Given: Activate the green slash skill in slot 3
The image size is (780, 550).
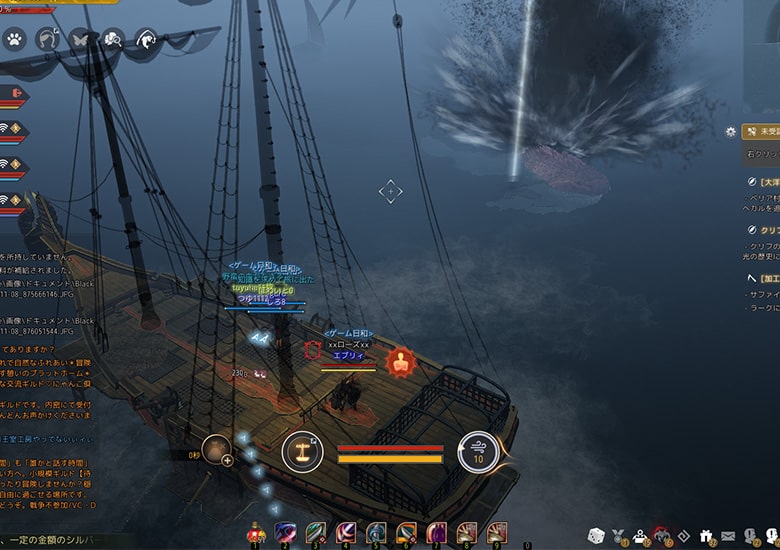Looking at the screenshot, I should pyautogui.click(x=316, y=532).
